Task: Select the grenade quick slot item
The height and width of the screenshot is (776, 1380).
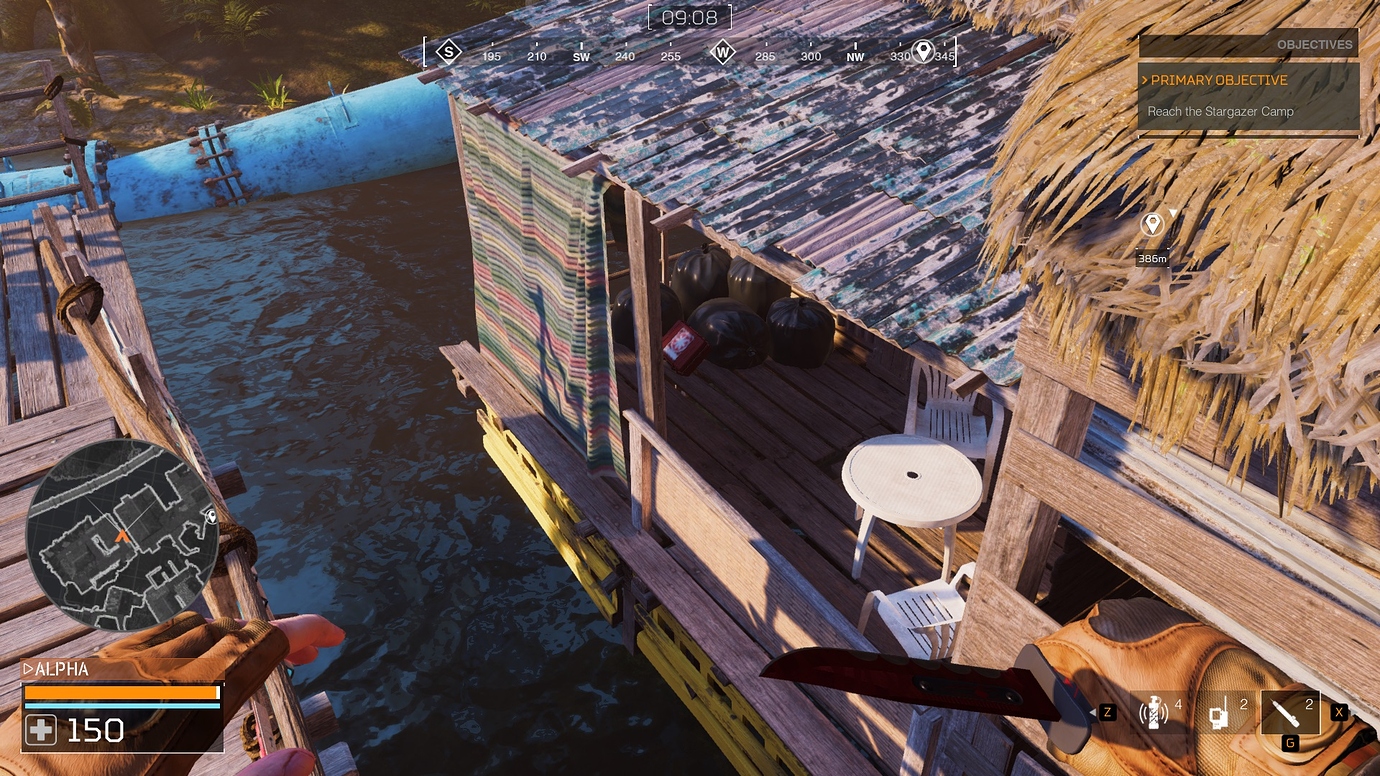Action: (1155, 712)
